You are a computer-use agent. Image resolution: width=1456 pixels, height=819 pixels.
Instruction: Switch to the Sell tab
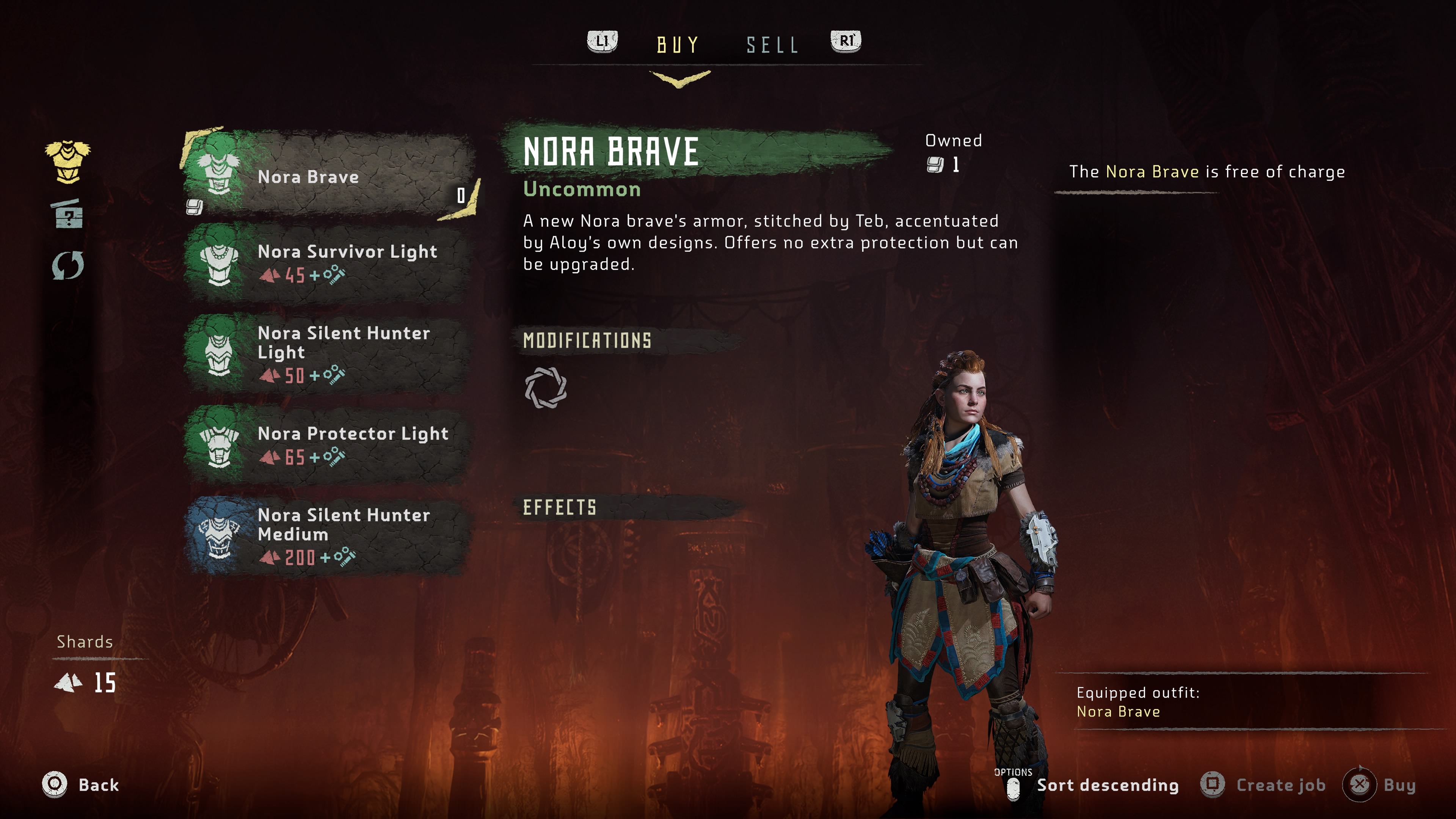click(772, 45)
